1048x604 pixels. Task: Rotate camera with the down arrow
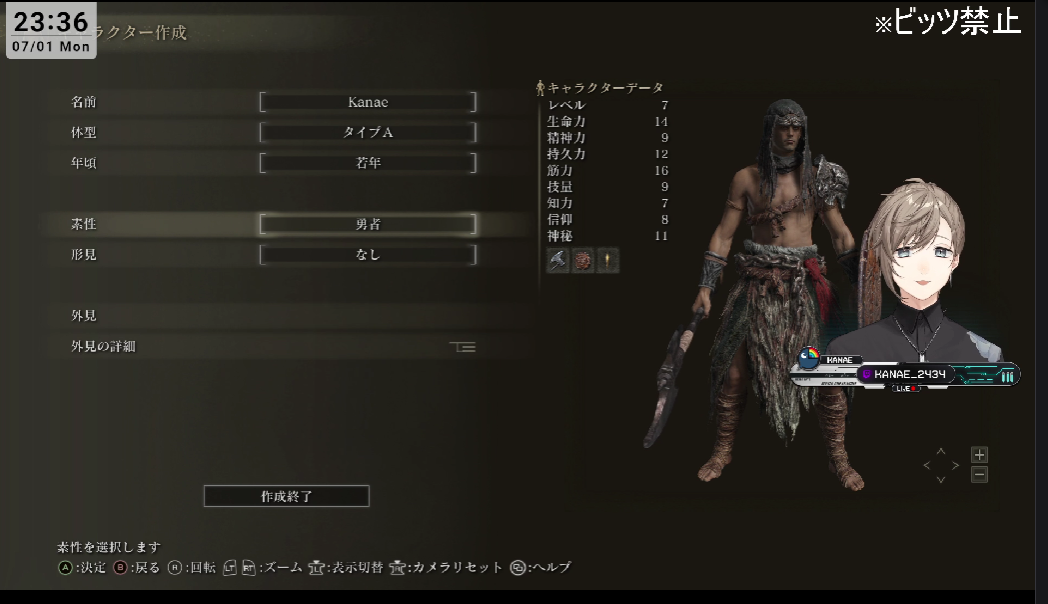coord(941,480)
